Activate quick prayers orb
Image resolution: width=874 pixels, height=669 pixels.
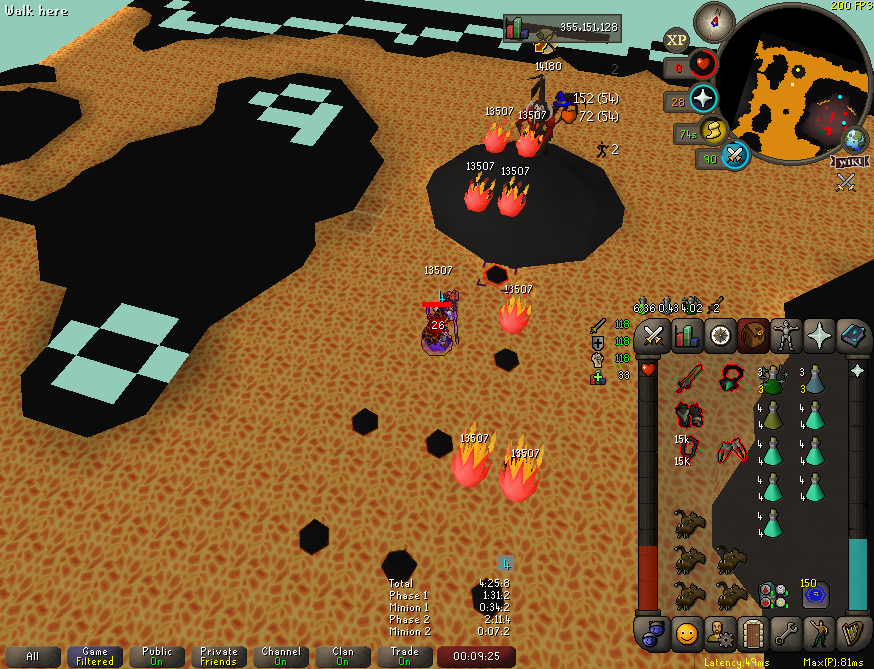coord(703,98)
